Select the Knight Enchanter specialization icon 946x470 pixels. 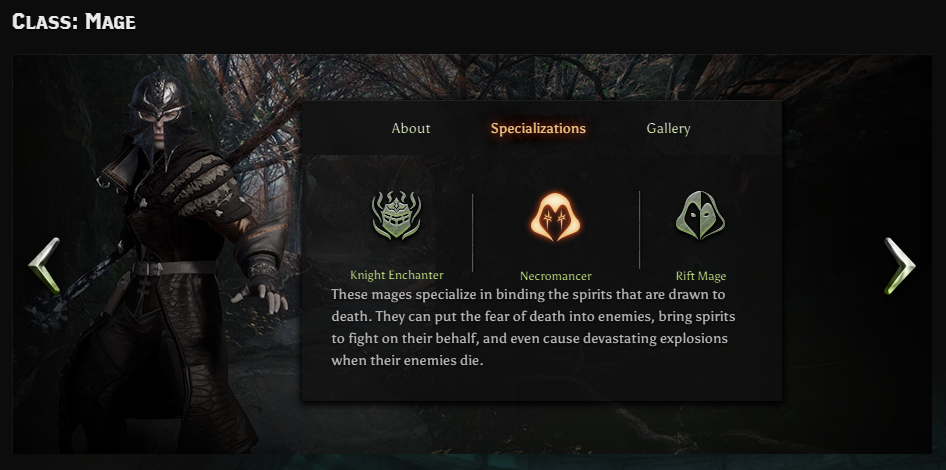pos(397,216)
